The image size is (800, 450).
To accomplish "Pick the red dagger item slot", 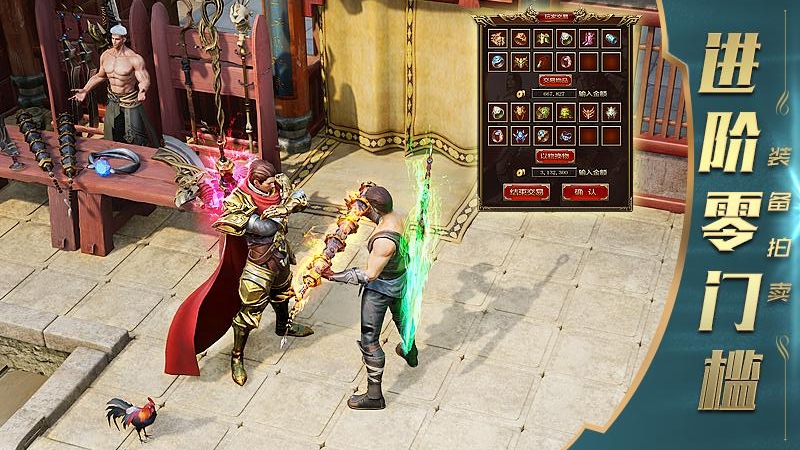I will click(543, 62).
